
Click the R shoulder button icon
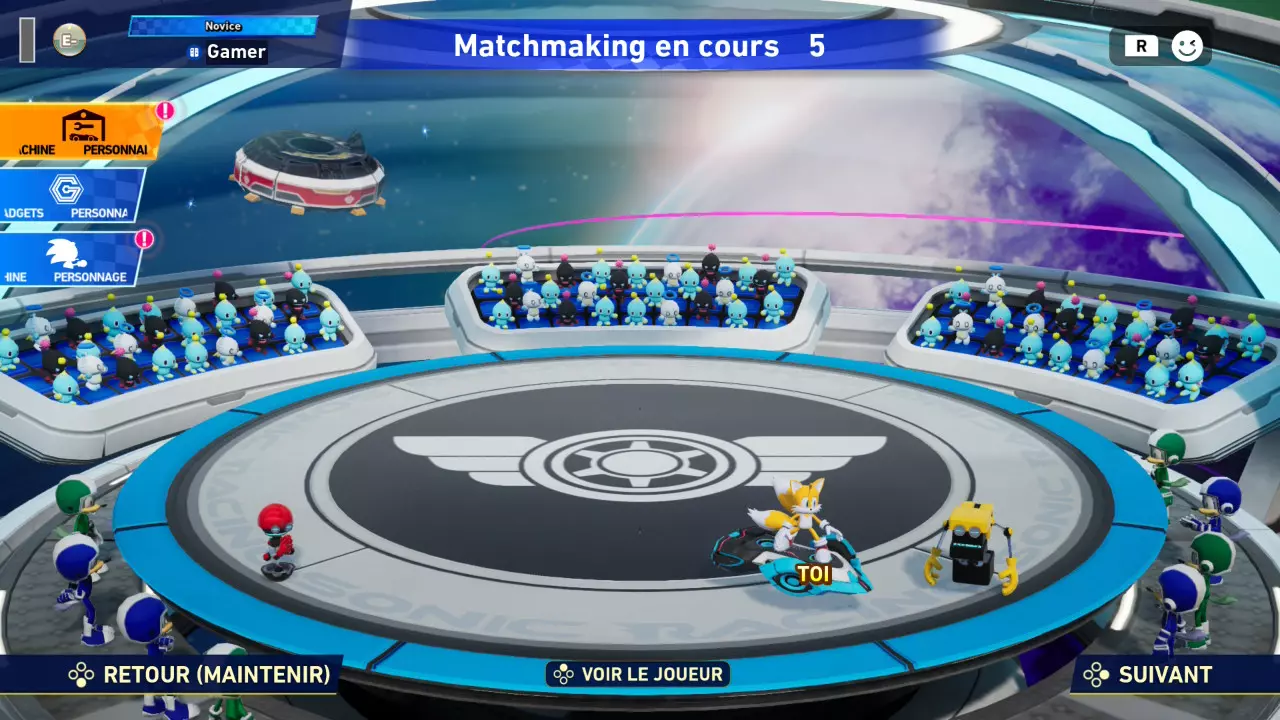click(x=1140, y=46)
